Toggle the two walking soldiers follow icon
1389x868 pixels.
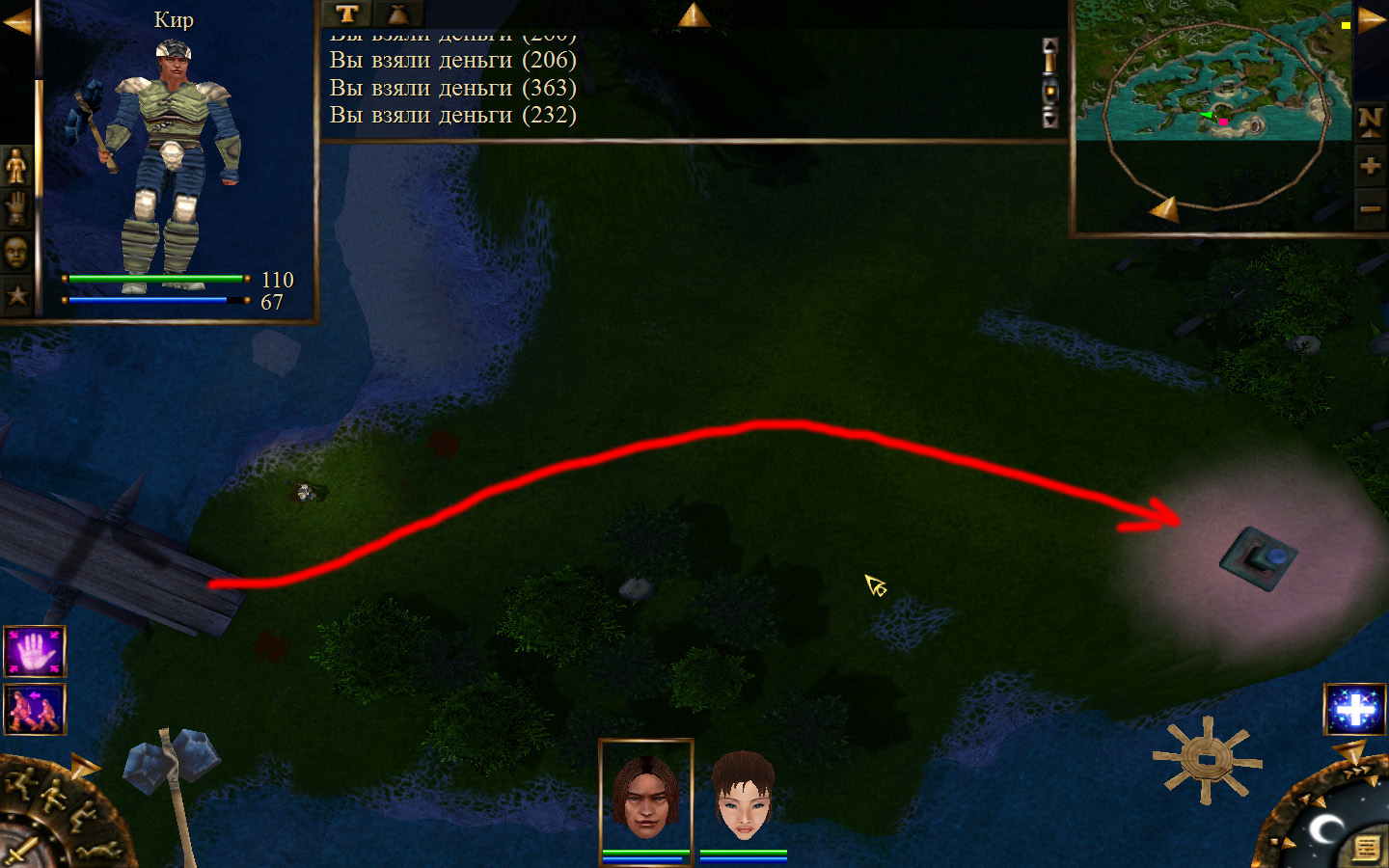[35, 710]
